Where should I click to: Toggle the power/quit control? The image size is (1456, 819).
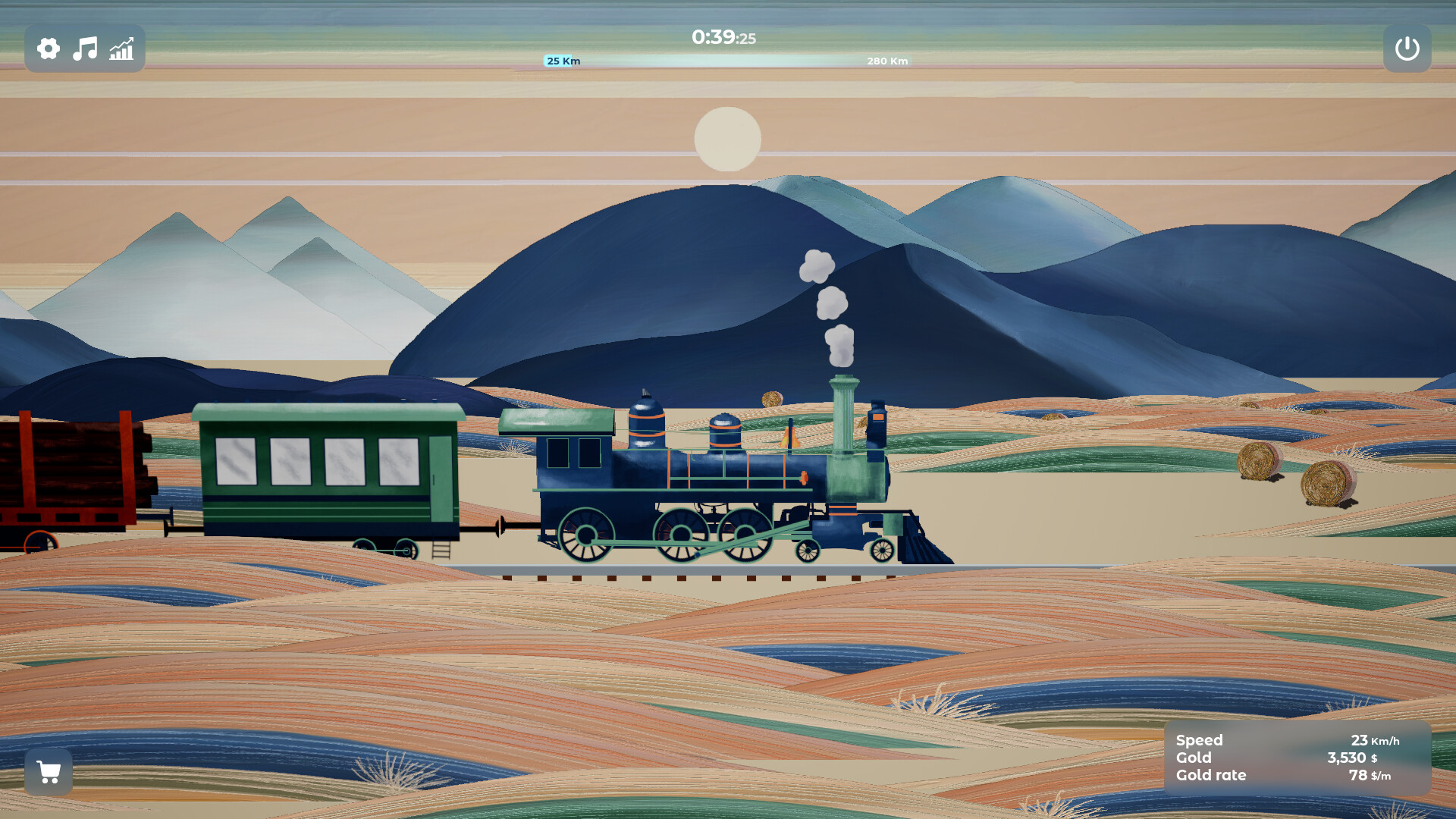[x=1407, y=49]
